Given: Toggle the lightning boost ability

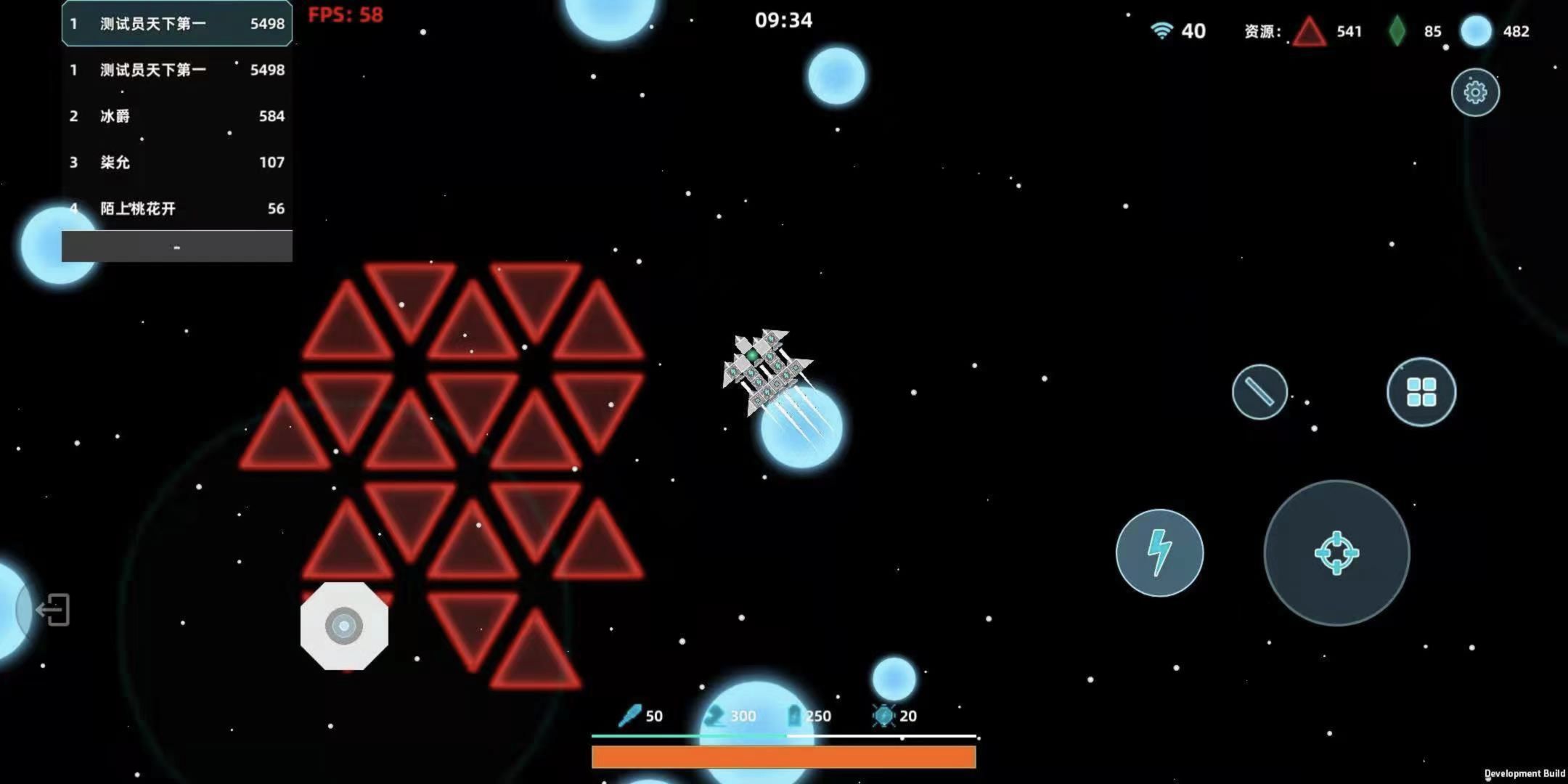Looking at the screenshot, I should (x=1159, y=552).
